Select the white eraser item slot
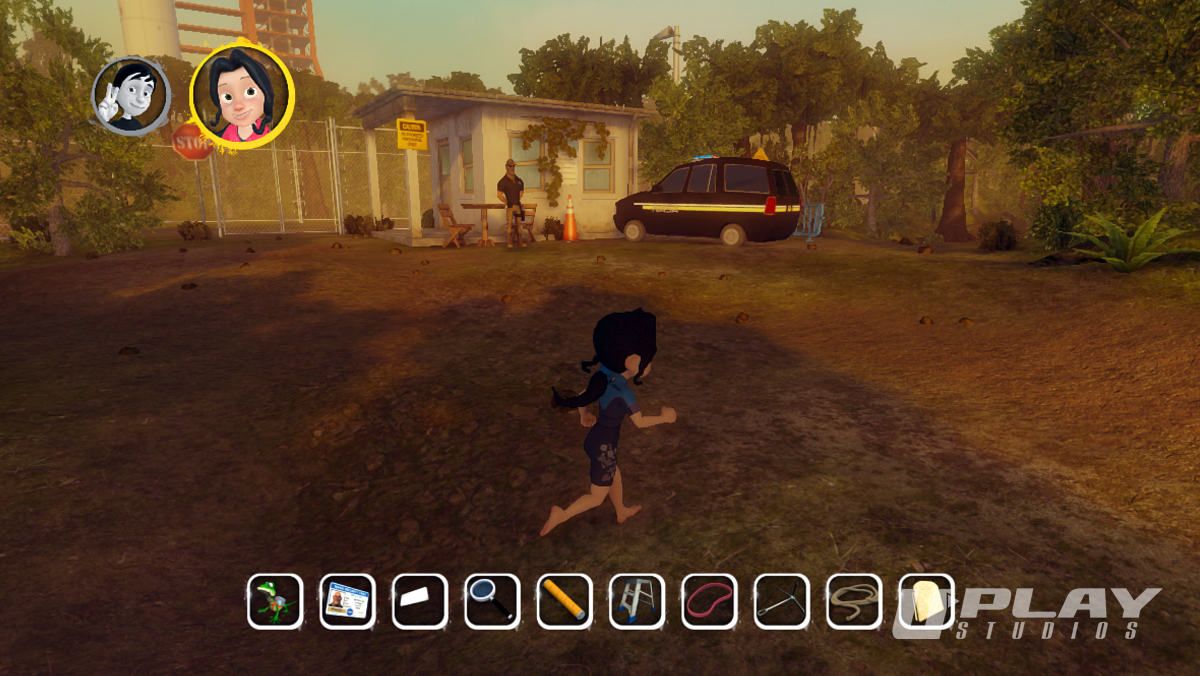The height and width of the screenshot is (676, 1200). pyautogui.click(x=419, y=601)
